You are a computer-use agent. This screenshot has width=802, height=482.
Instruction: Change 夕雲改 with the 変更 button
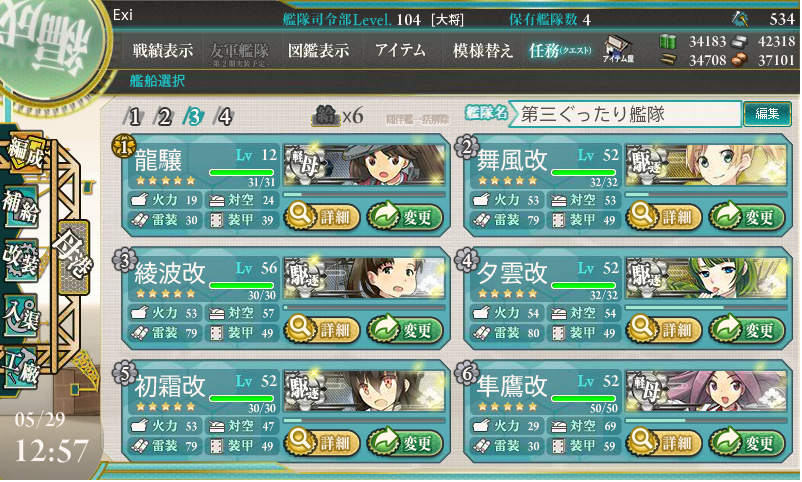747,328
